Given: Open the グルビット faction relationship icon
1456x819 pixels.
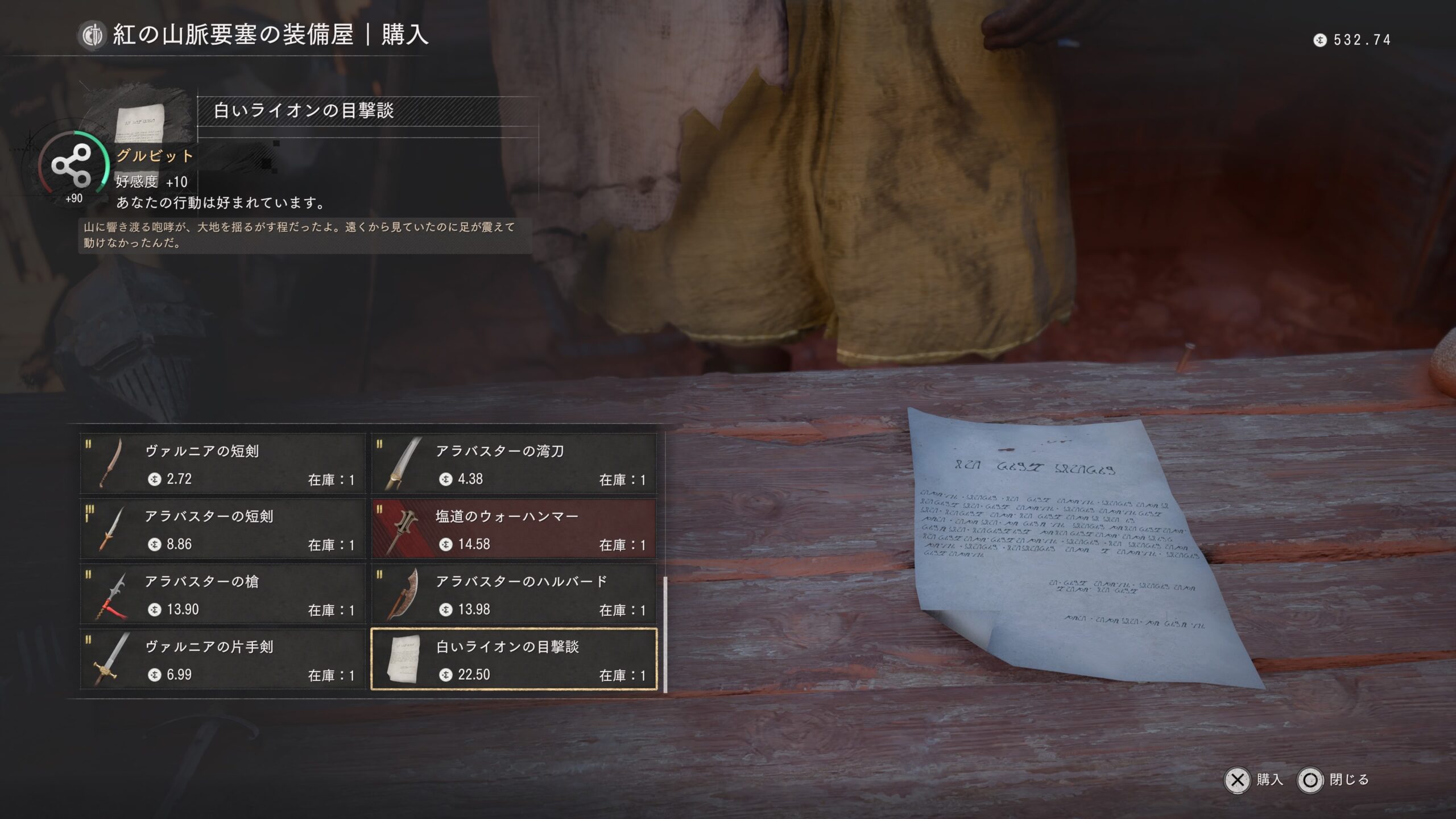Looking at the screenshot, I should pos(72,166).
